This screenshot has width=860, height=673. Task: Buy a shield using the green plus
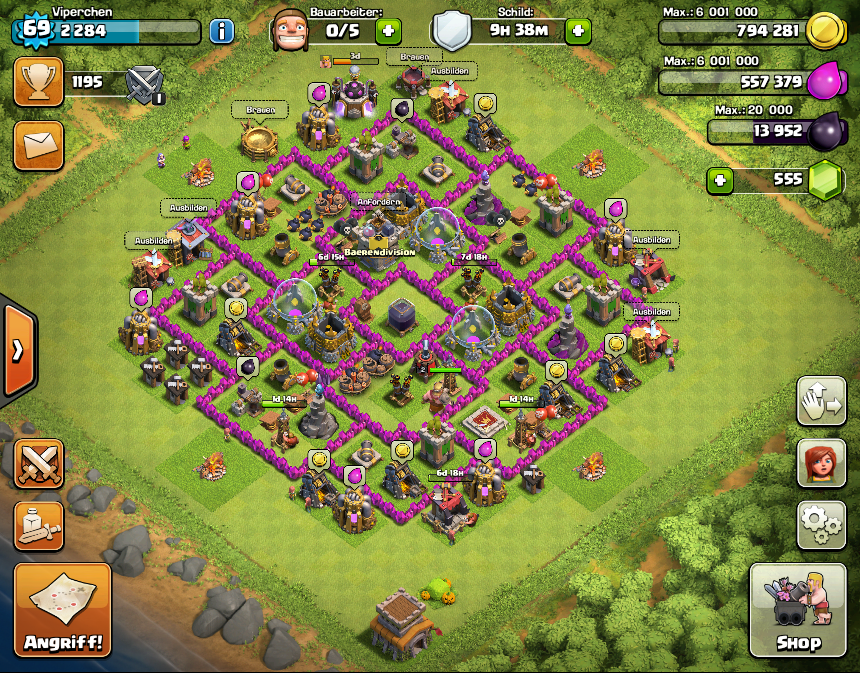(x=578, y=30)
